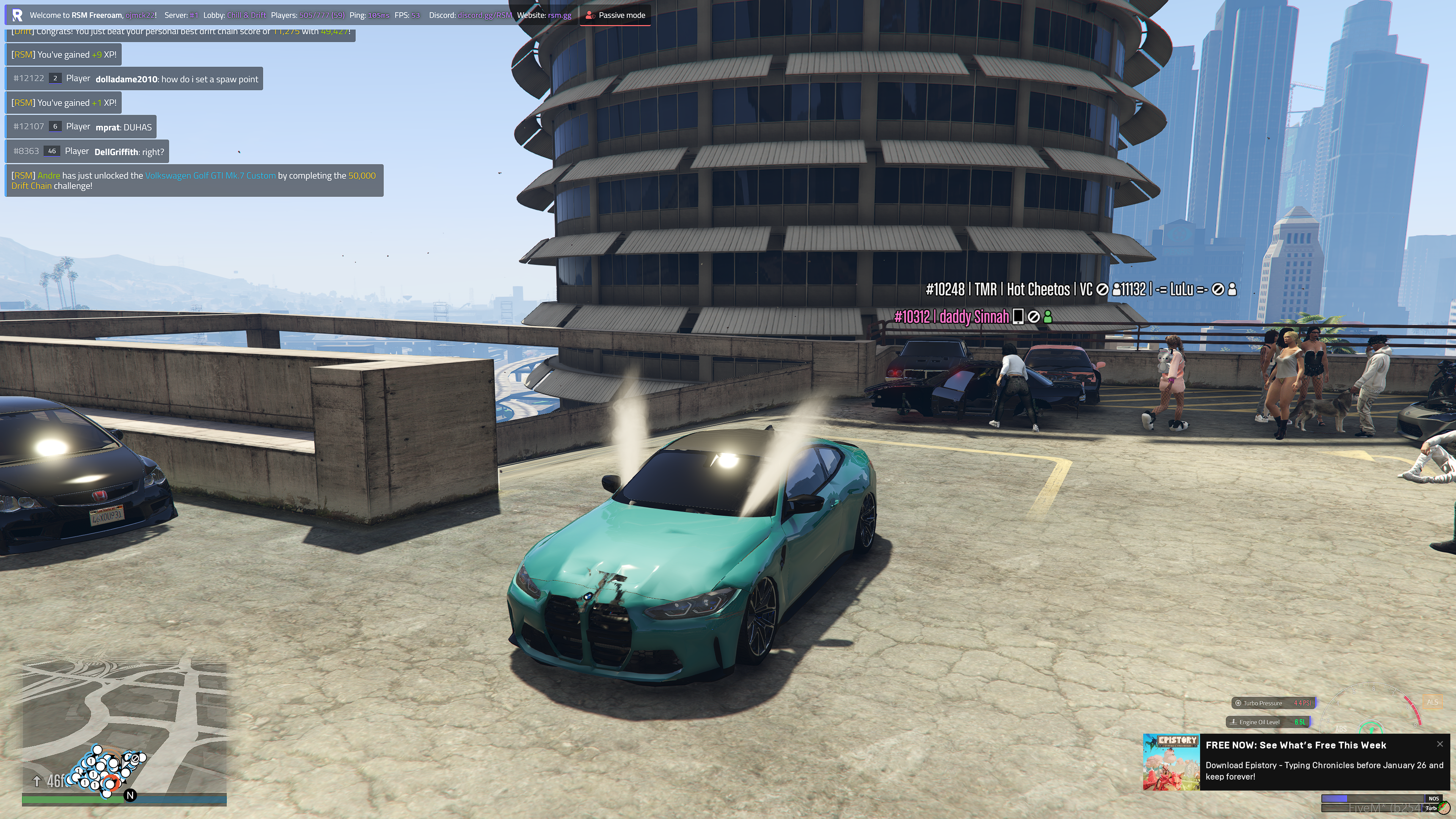Open the Volkswagen Golf GTI unlock announcement

[x=194, y=181]
